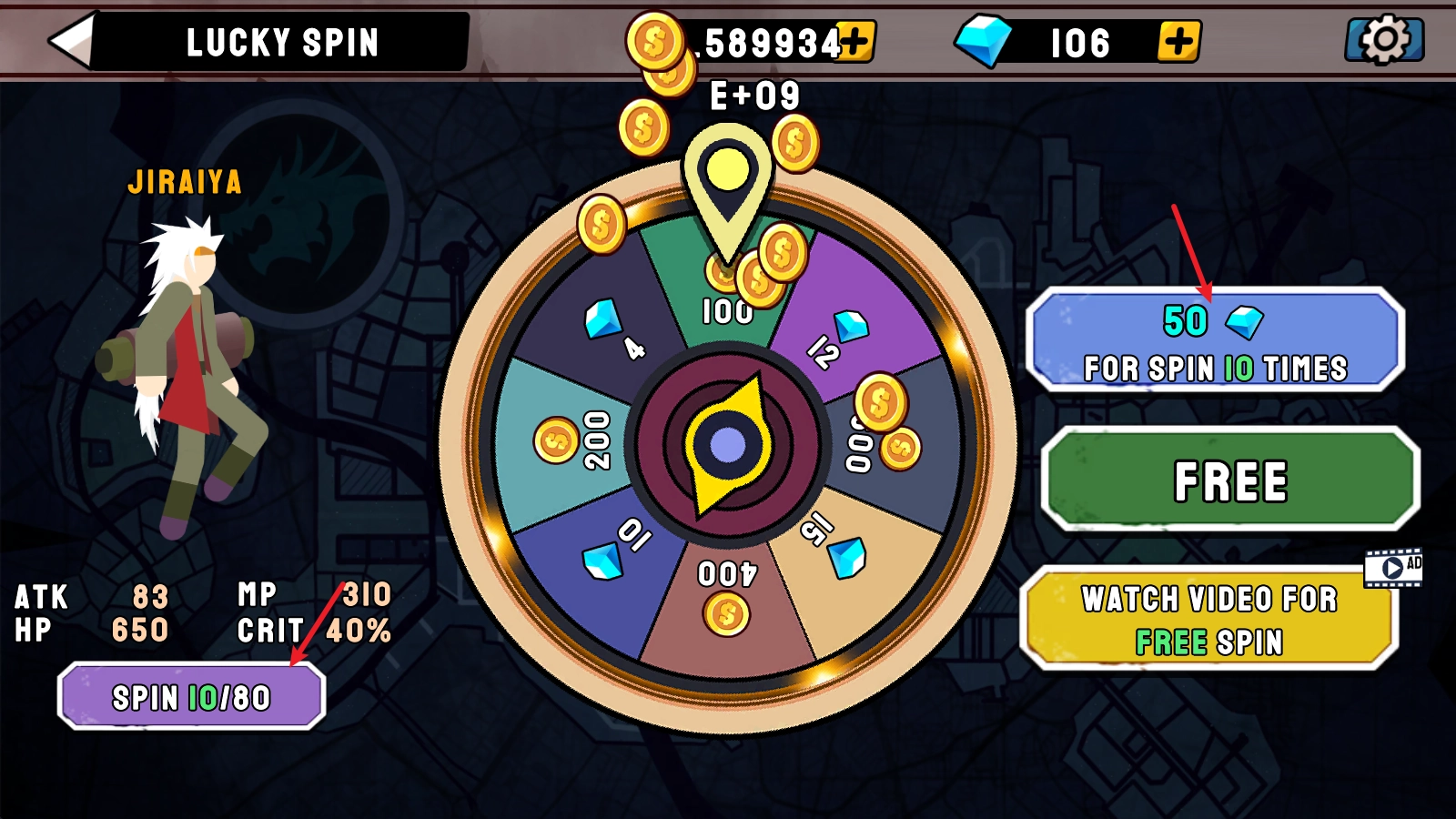Tap the purple SPIN 10/80 button
Screen dimensions: 1456x819
[191, 697]
